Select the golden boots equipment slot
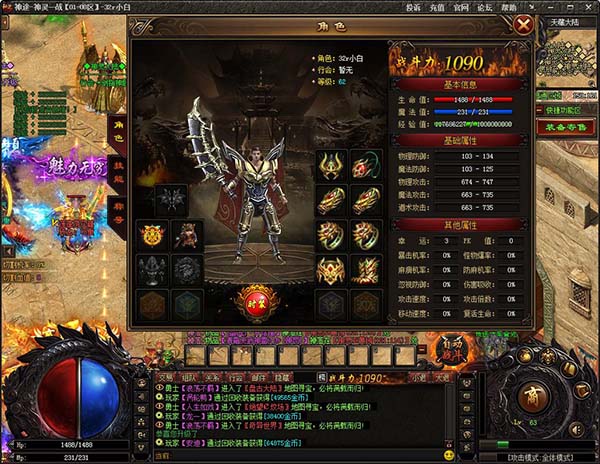This screenshot has width=600, height=464. tap(365, 270)
